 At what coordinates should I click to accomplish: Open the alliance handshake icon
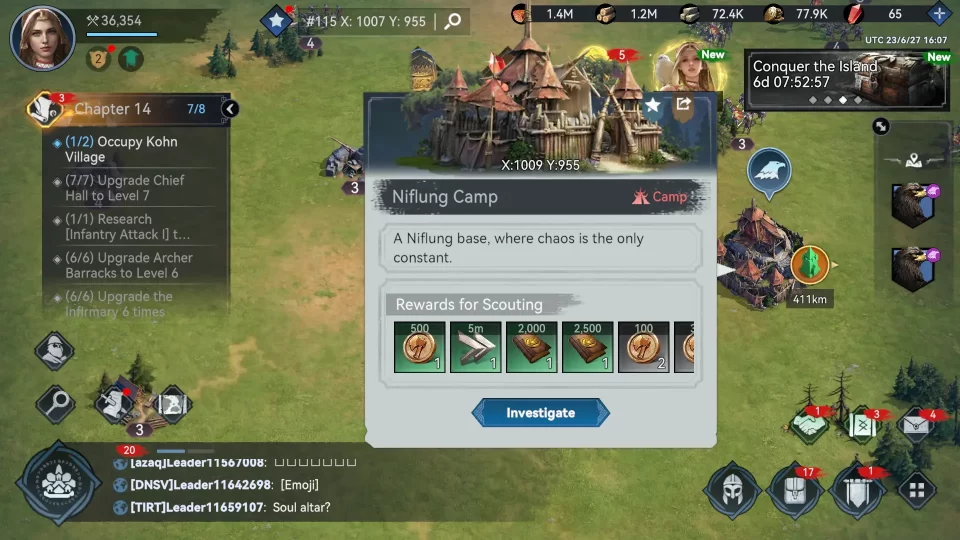click(x=809, y=426)
